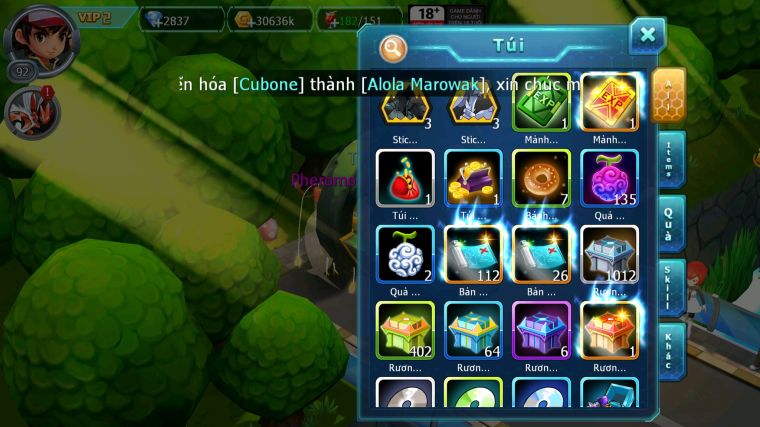Open the bag search magnifier
The image size is (760, 427).
pos(394,47)
